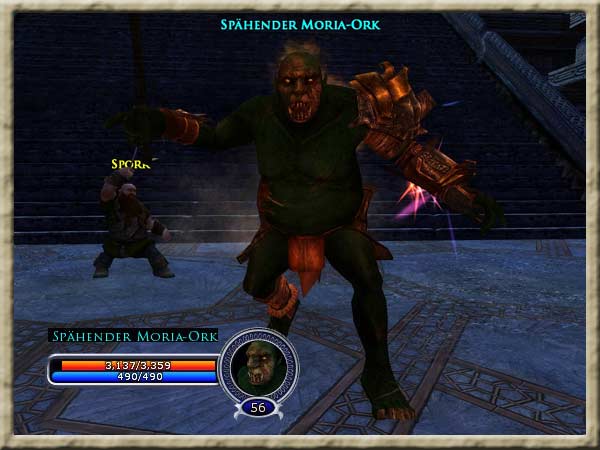
Task: Click the Moria-Ork target portrait
Action: (x=258, y=366)
